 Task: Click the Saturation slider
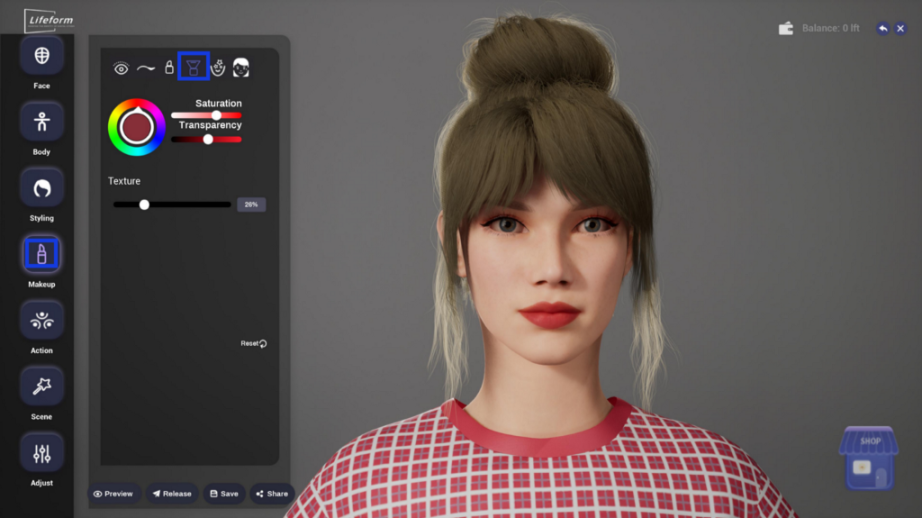pos(206,115)
